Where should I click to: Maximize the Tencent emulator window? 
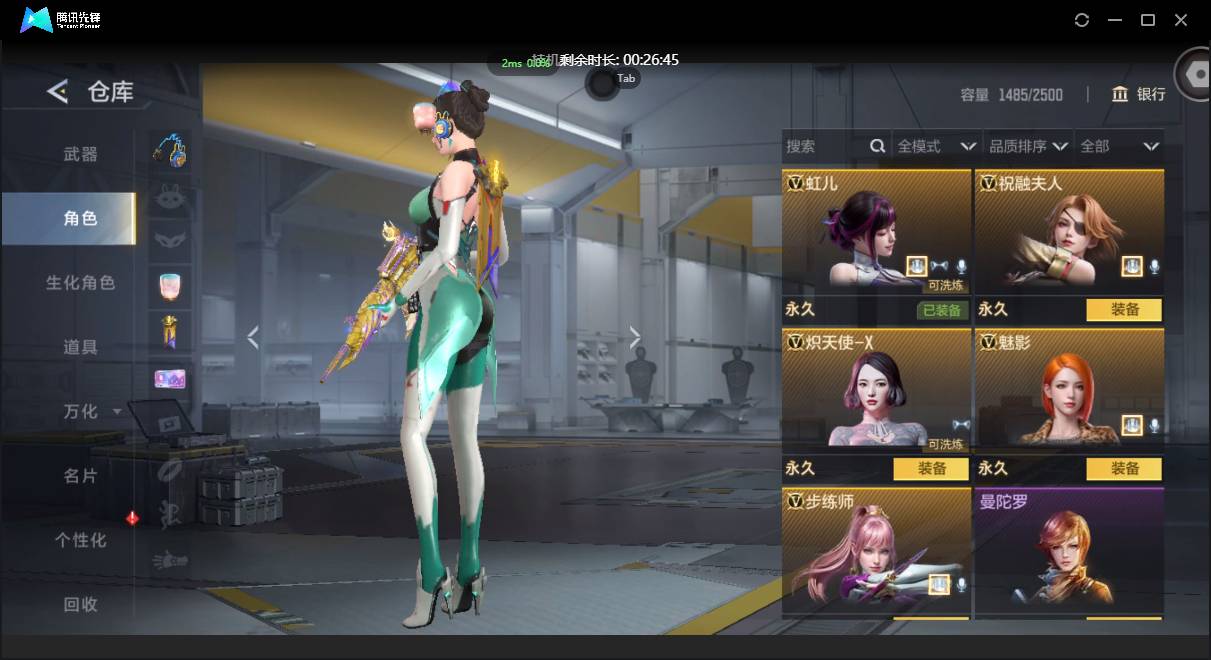click(x=1148, y=20)
